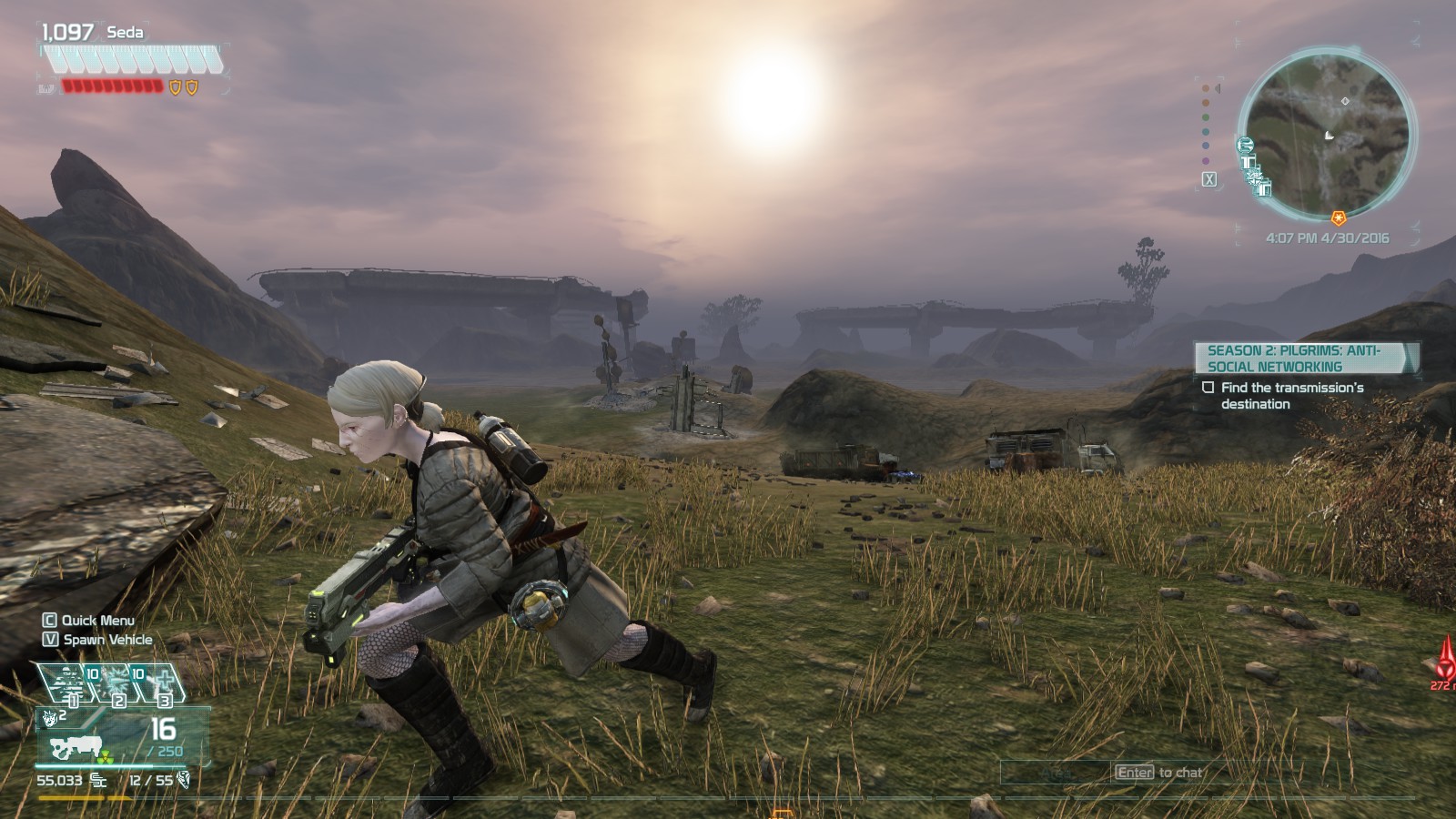The height and width of the screenshot is (819, 1456).
Task: Use the third slot with the plus icon
Action: [163, 682]
